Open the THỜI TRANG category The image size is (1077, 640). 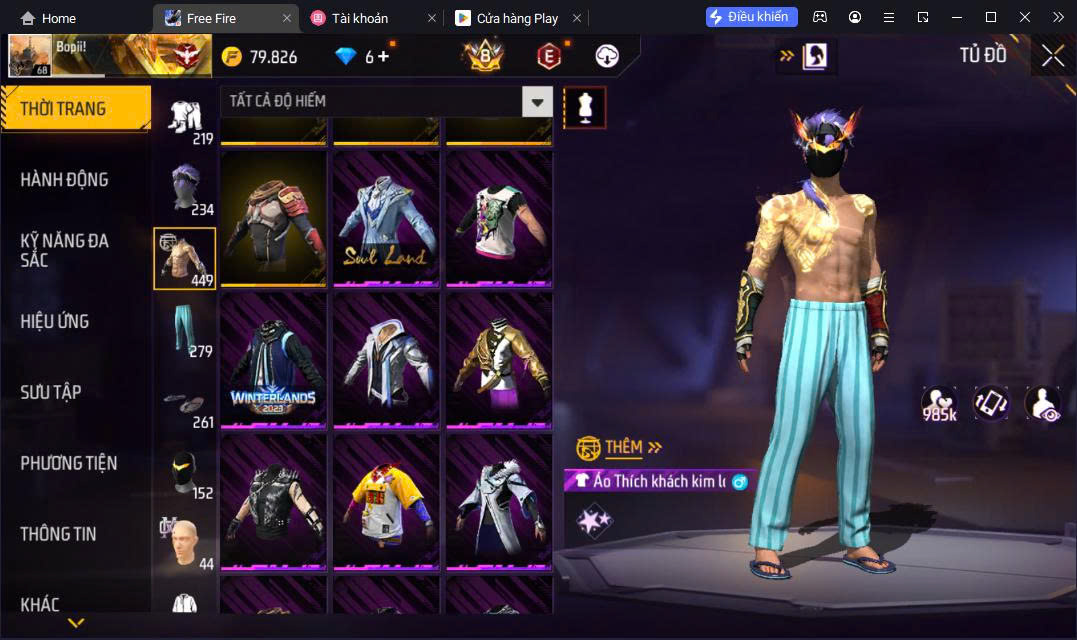point(75,108)
